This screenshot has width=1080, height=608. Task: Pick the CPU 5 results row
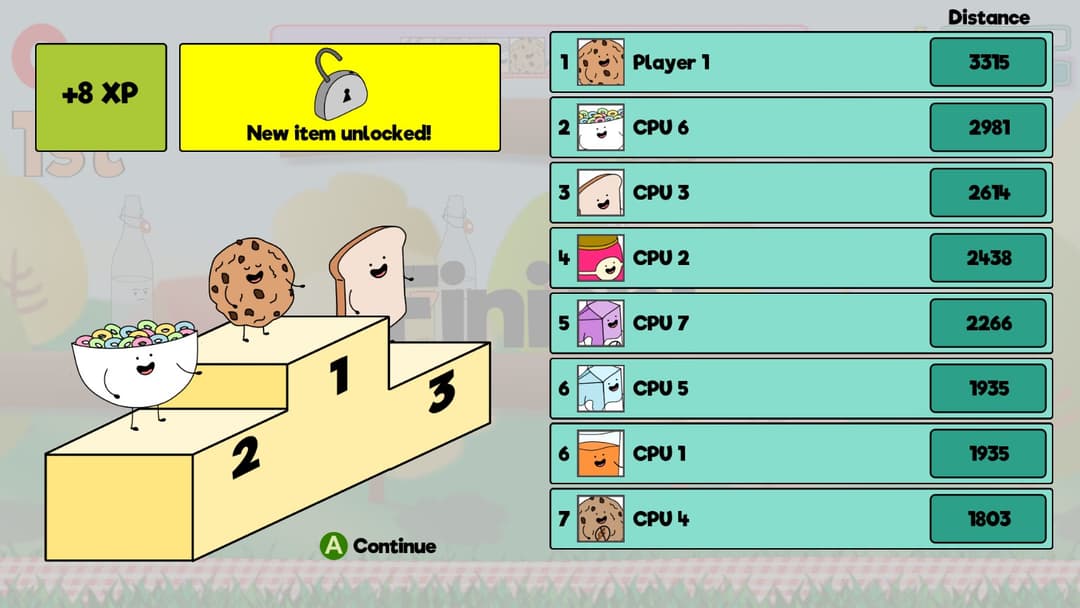800,388
